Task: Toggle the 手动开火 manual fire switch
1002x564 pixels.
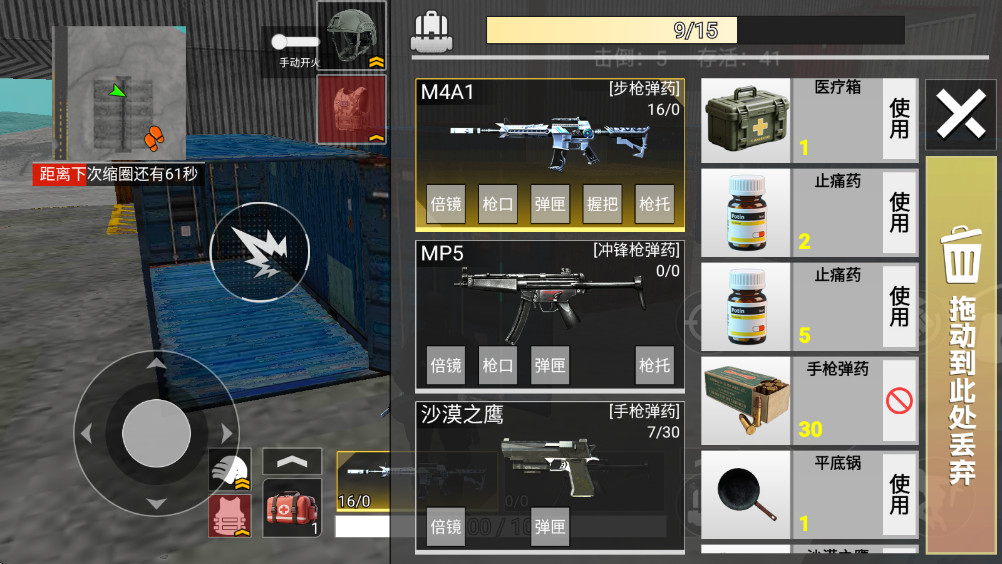Action: [297, 43]
